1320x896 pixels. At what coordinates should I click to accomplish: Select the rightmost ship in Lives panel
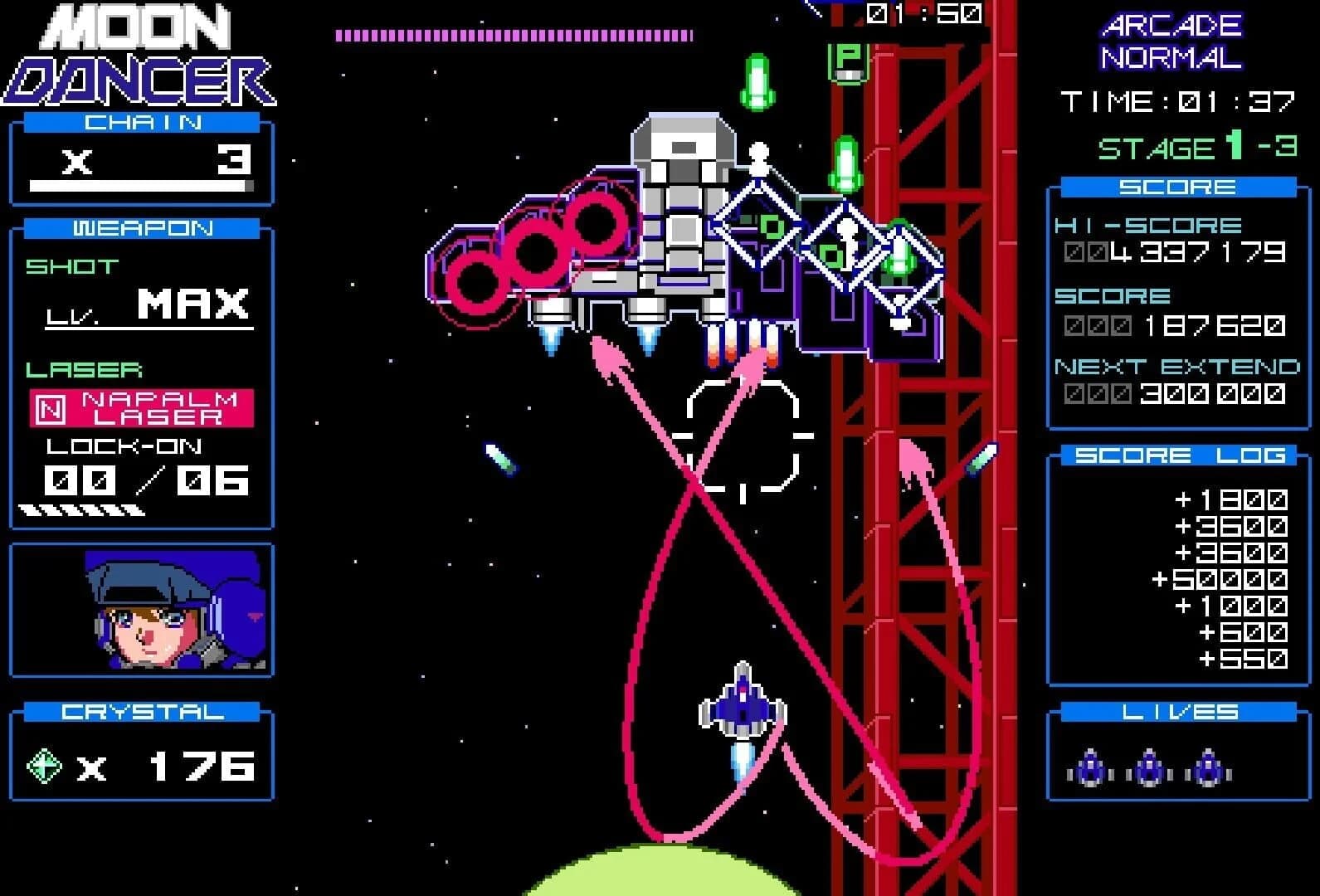coord(1209,767)
